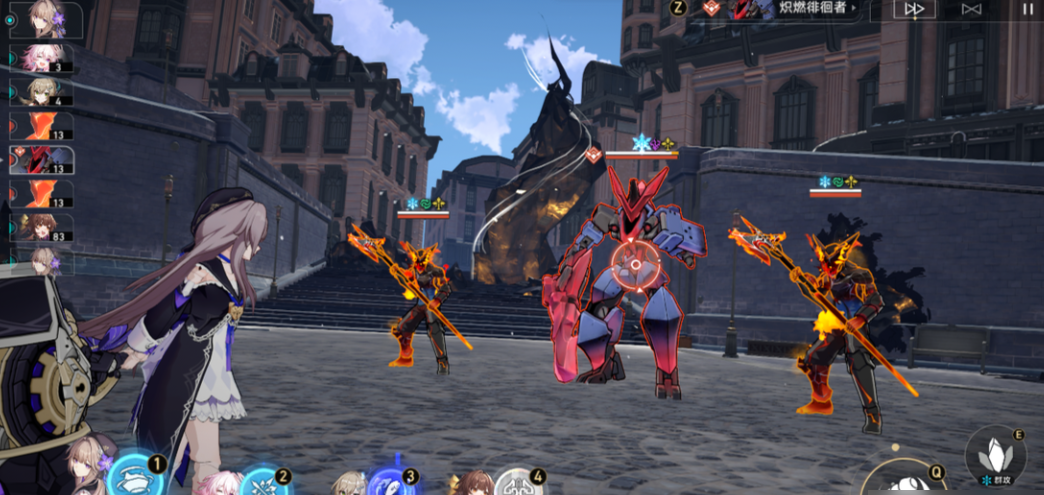Pause the battle

(x=1028, y=9)
